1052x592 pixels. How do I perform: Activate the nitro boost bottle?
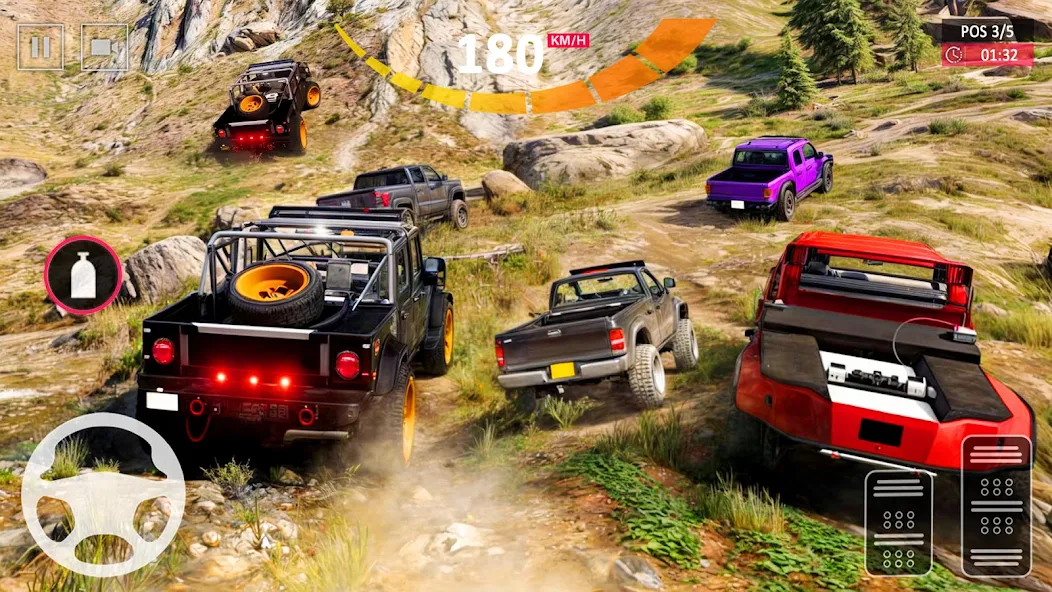(x=83, y=275)
